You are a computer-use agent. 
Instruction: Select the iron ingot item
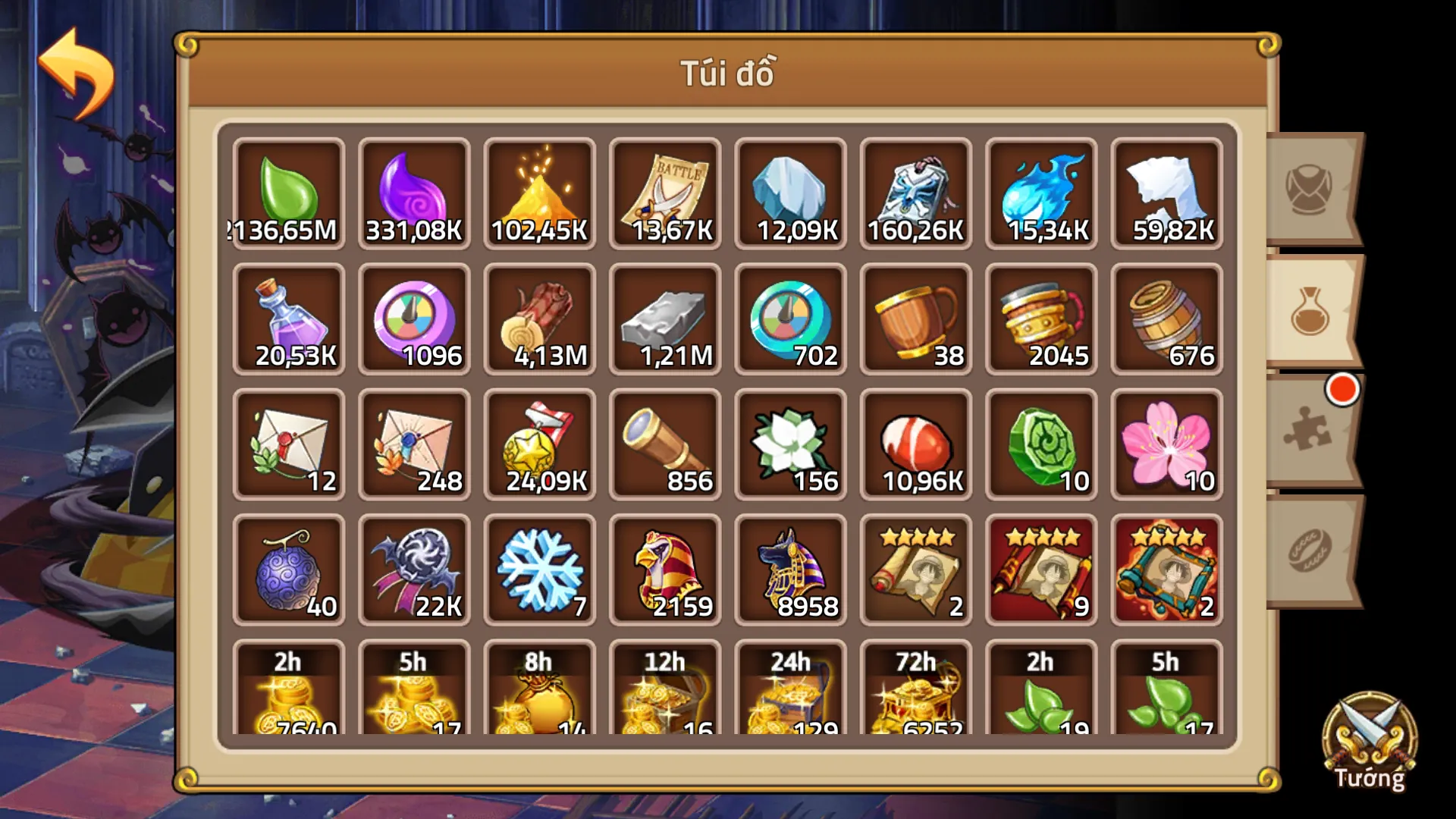[666, 318]
